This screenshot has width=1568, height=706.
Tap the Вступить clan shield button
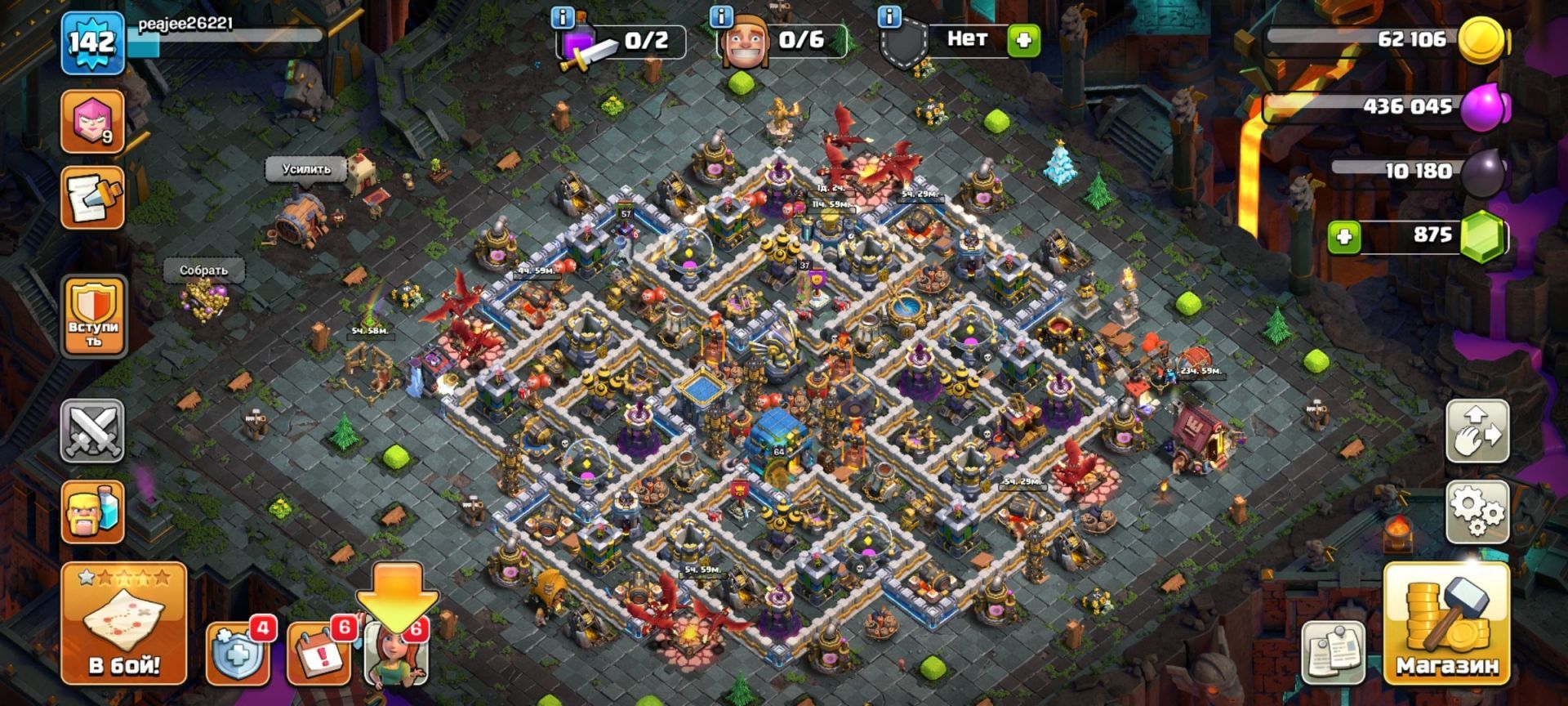pos(94,315)
